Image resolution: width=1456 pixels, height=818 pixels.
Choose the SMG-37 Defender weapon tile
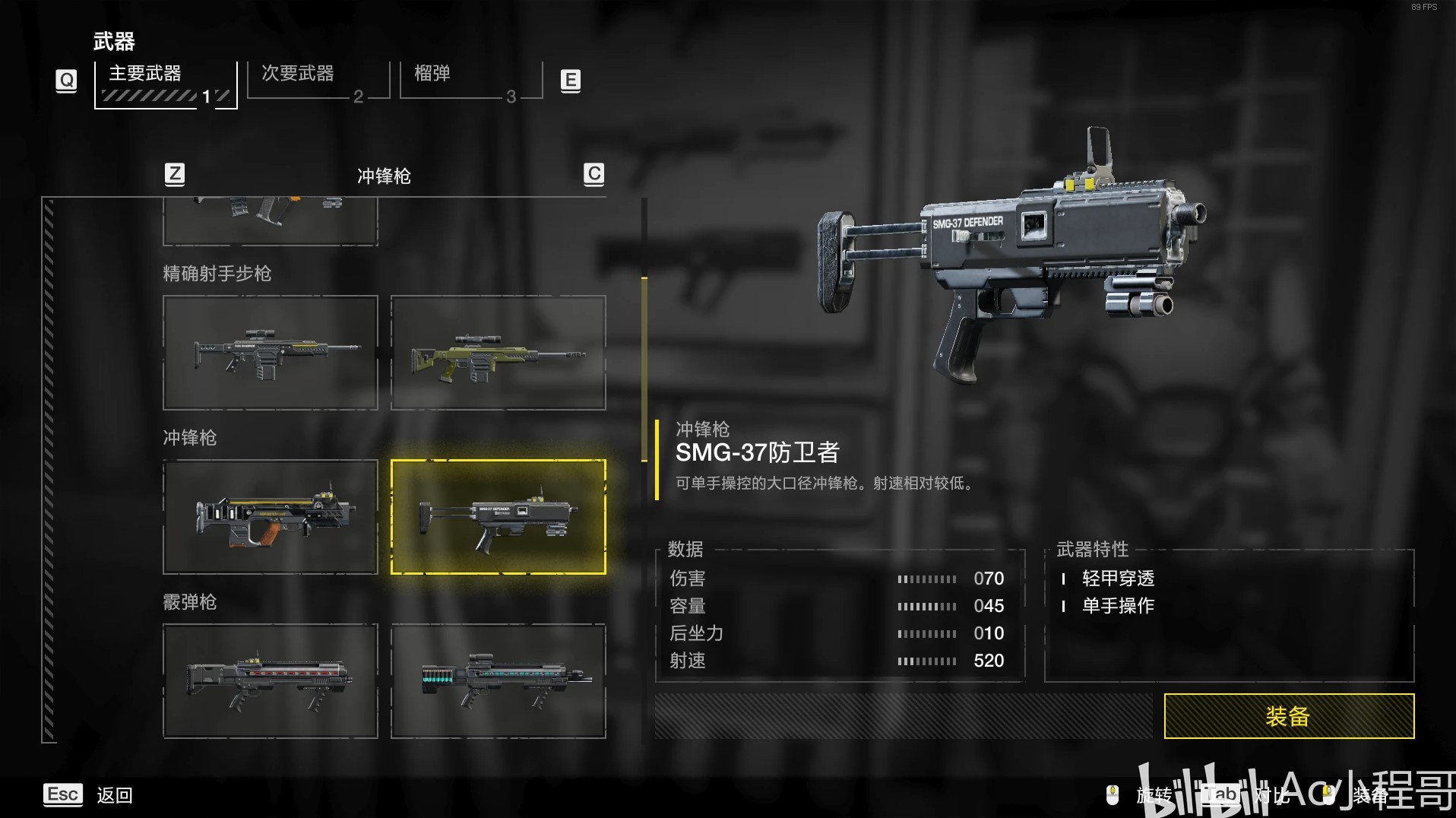499,517
